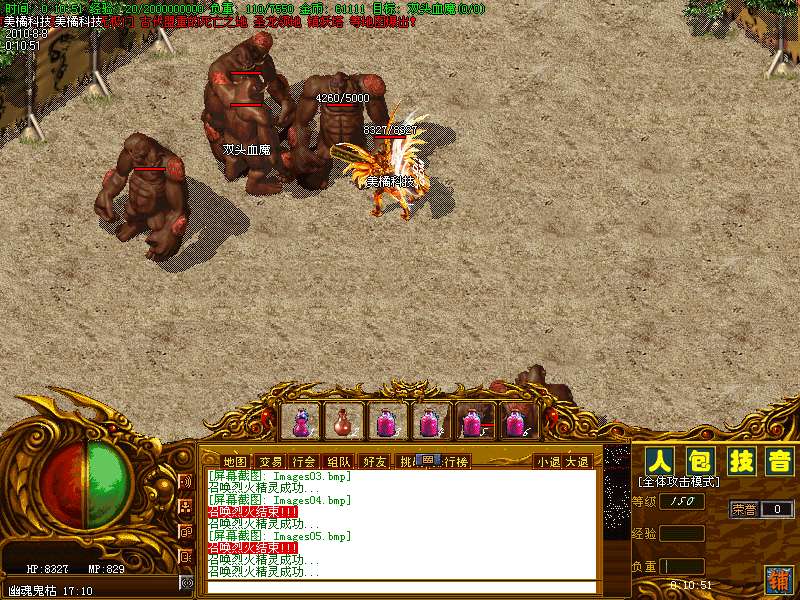Open the 地图 map button
Viewport: 800px width, 600px height.
234,461
